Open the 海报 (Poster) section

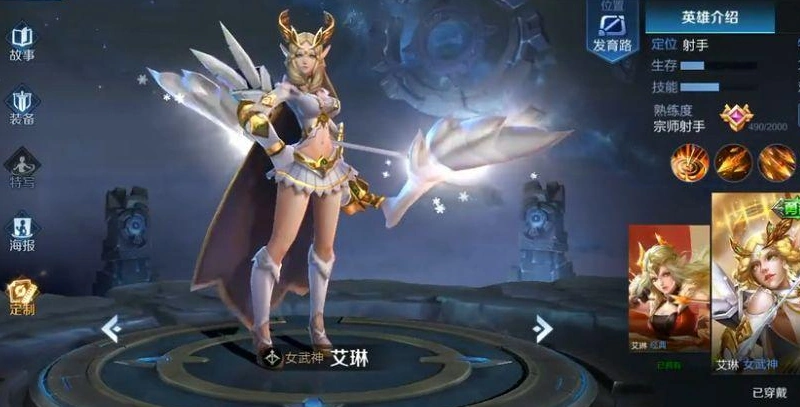pyautogui.click(x=22, y=234)
